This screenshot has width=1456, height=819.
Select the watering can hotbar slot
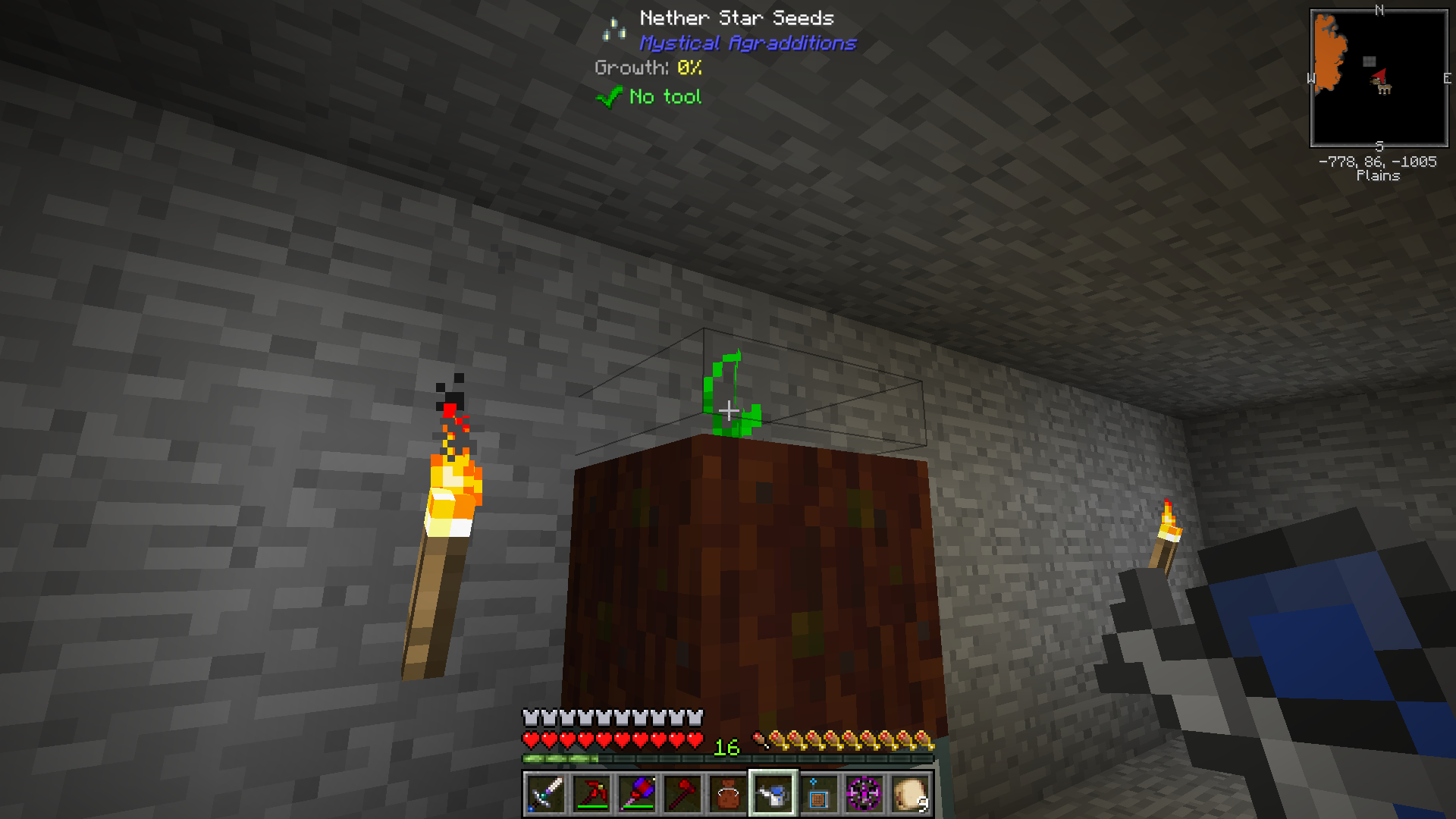(773, 794)
